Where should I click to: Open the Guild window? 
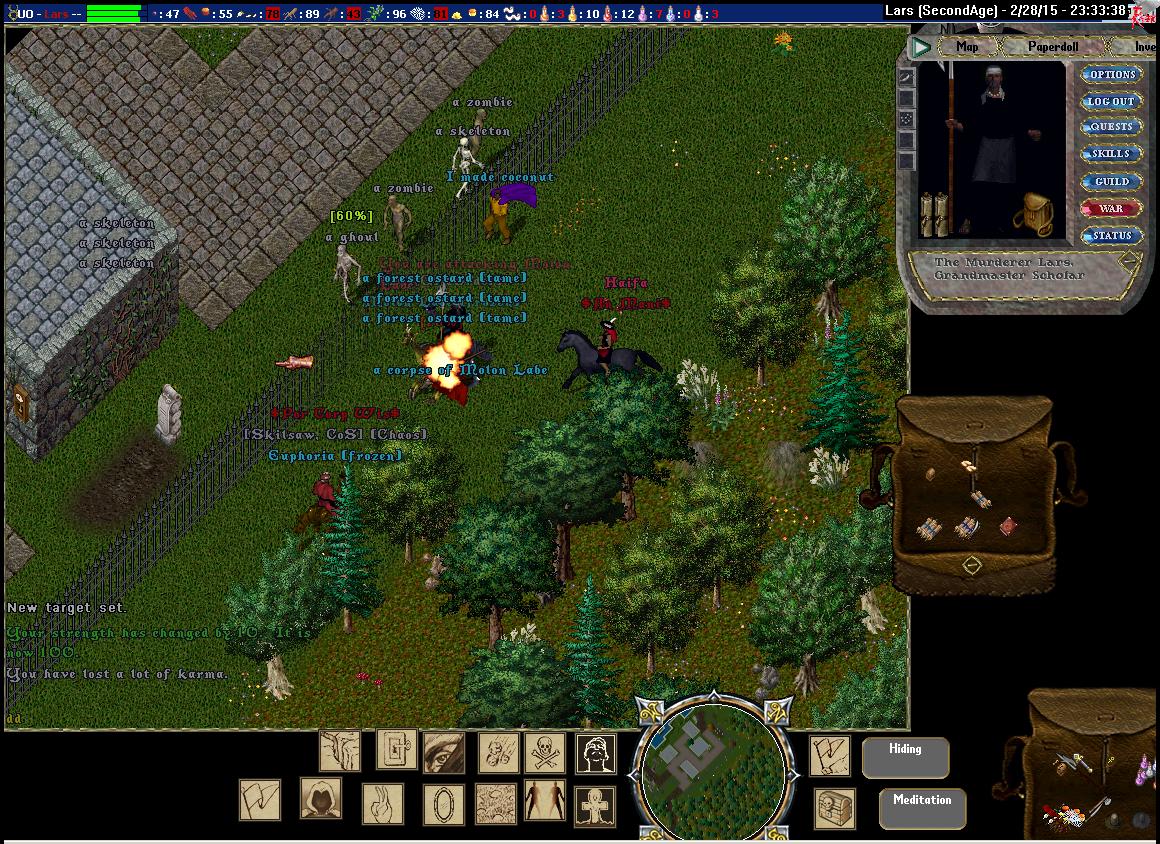(1112, 182)
